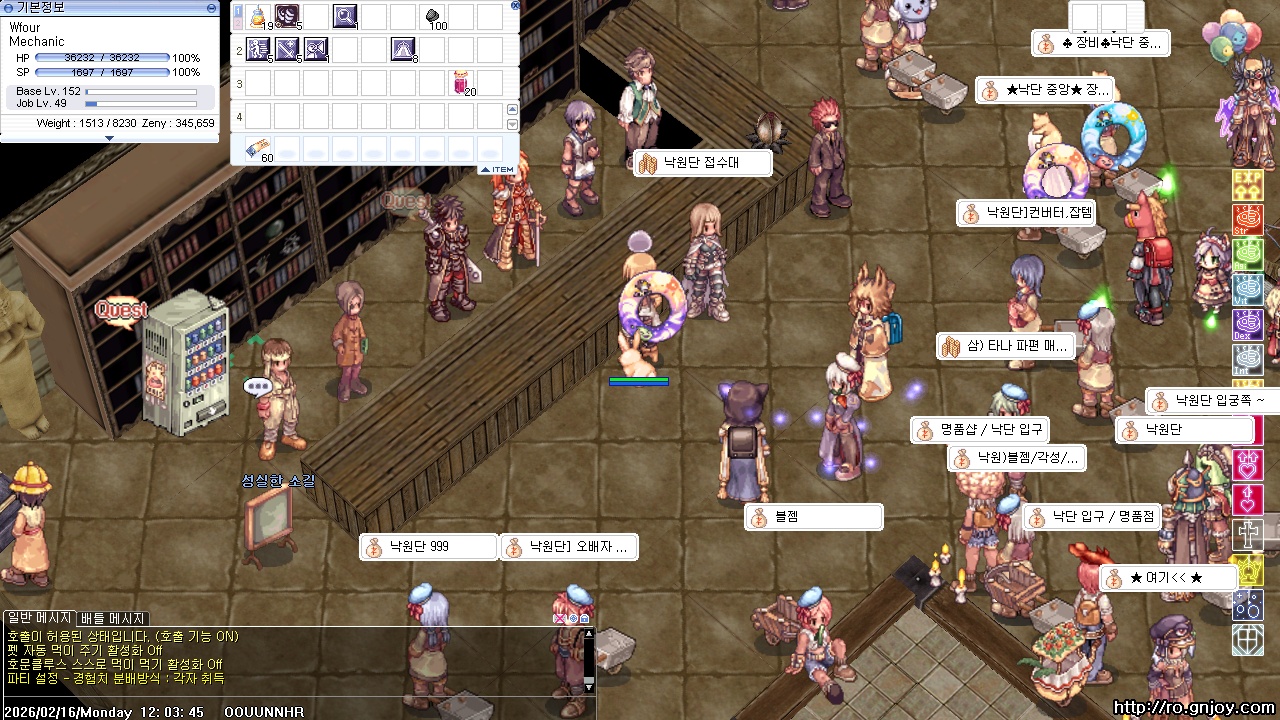1280x720 pixels.
Task: Close the hotkey bar window
Action: click(515, 5)
